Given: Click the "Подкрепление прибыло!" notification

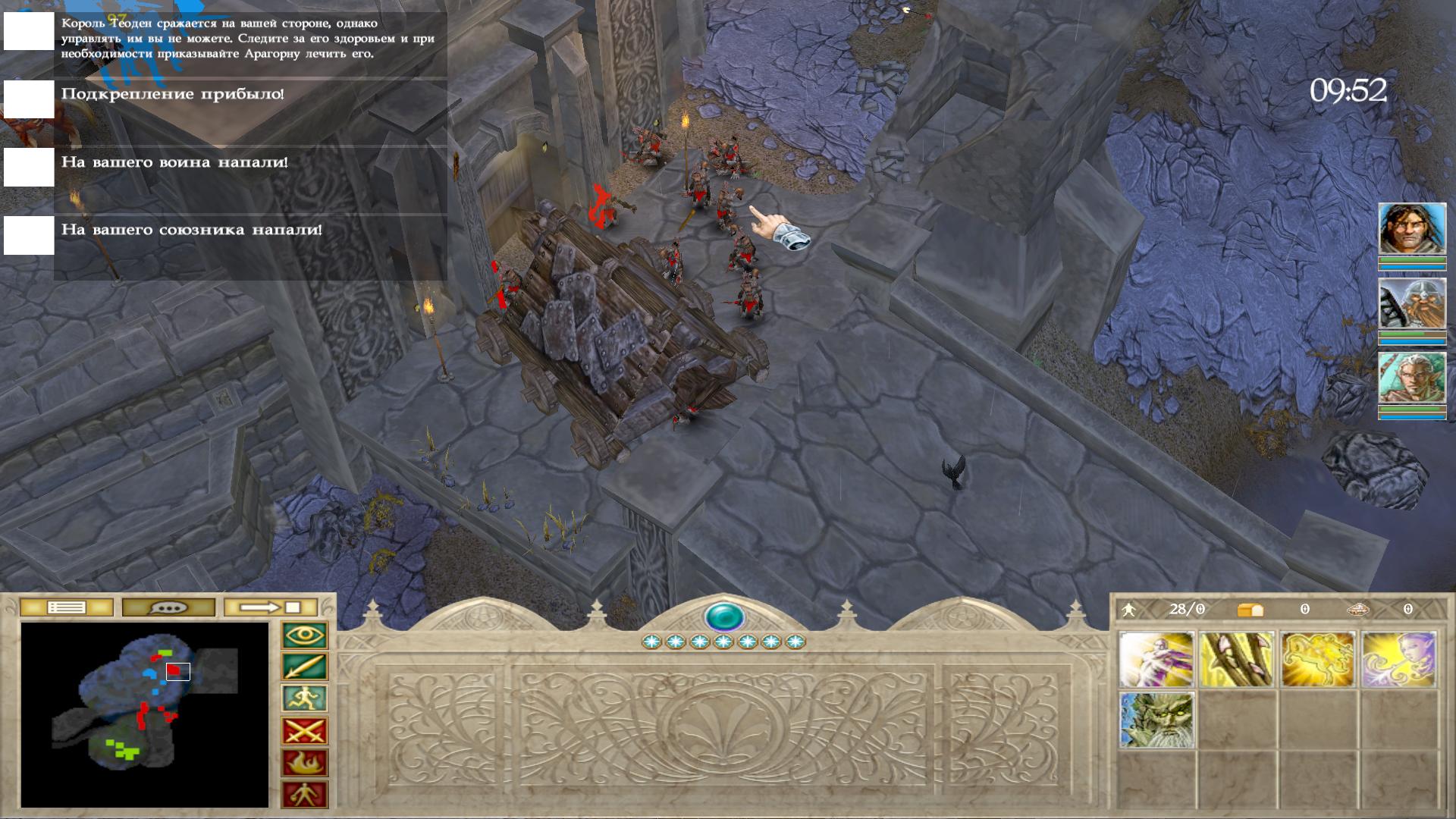Looking at the screenshot, I should click(x=173, y=95).
